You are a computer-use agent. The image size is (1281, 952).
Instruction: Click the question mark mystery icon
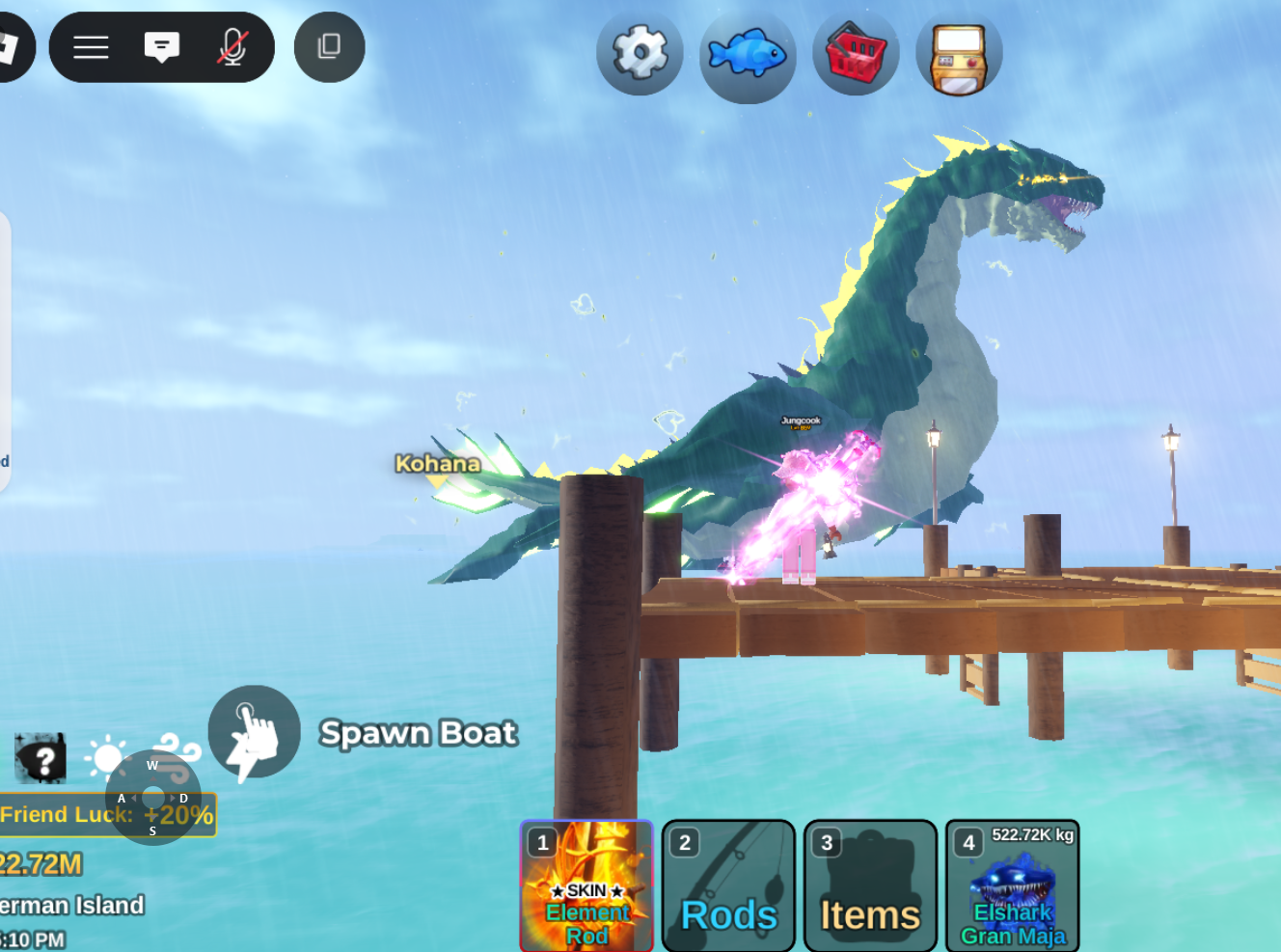[x=41, y=758]
